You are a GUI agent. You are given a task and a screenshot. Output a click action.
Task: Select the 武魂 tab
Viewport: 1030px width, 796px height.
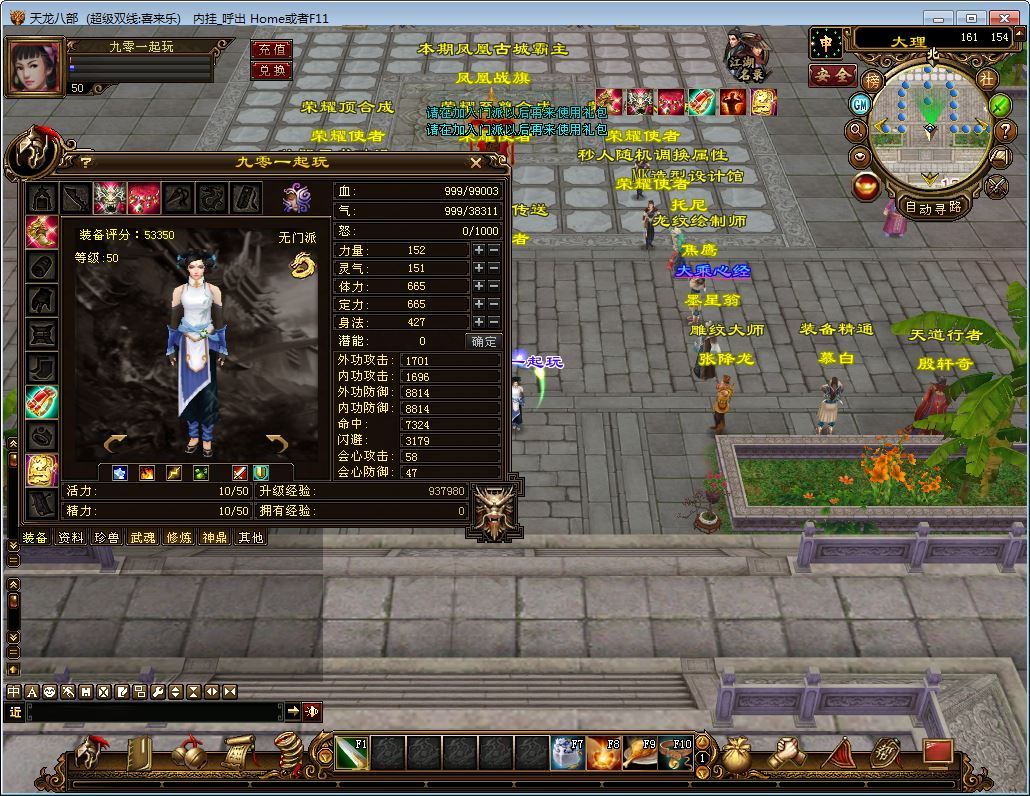pos(143,538)
